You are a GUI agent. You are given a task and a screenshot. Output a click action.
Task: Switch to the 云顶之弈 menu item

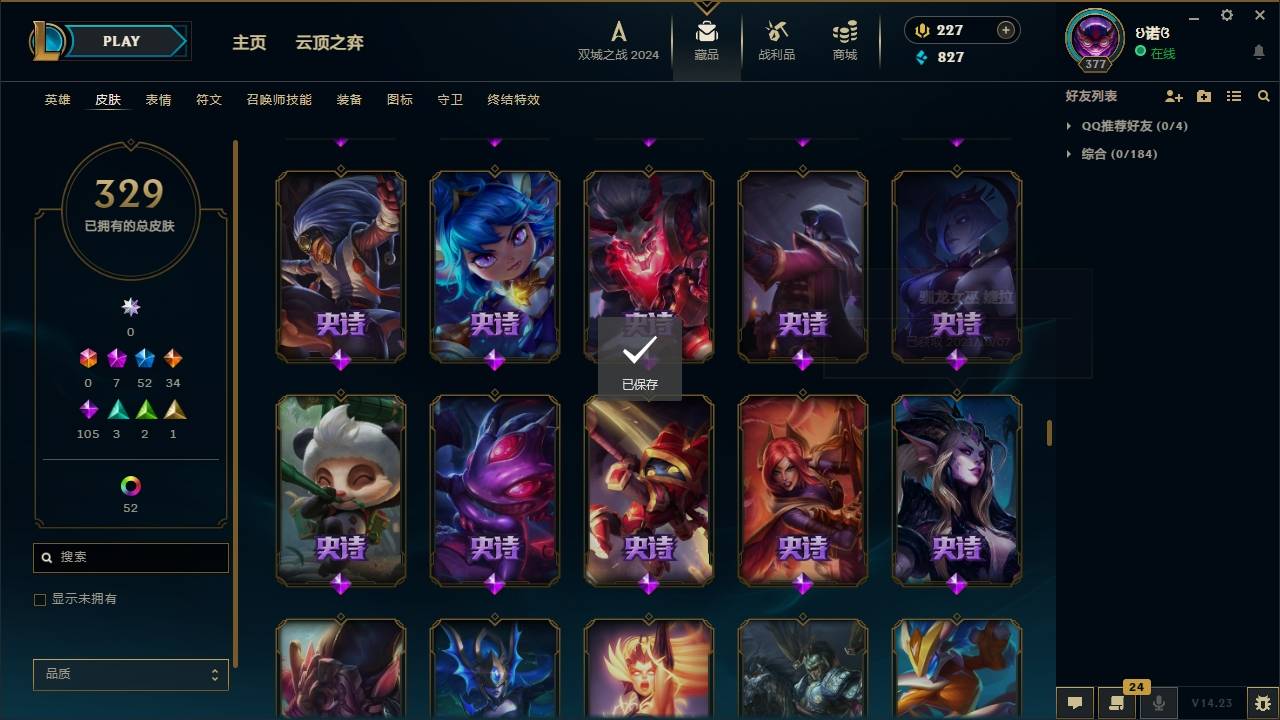pos(330,42)
